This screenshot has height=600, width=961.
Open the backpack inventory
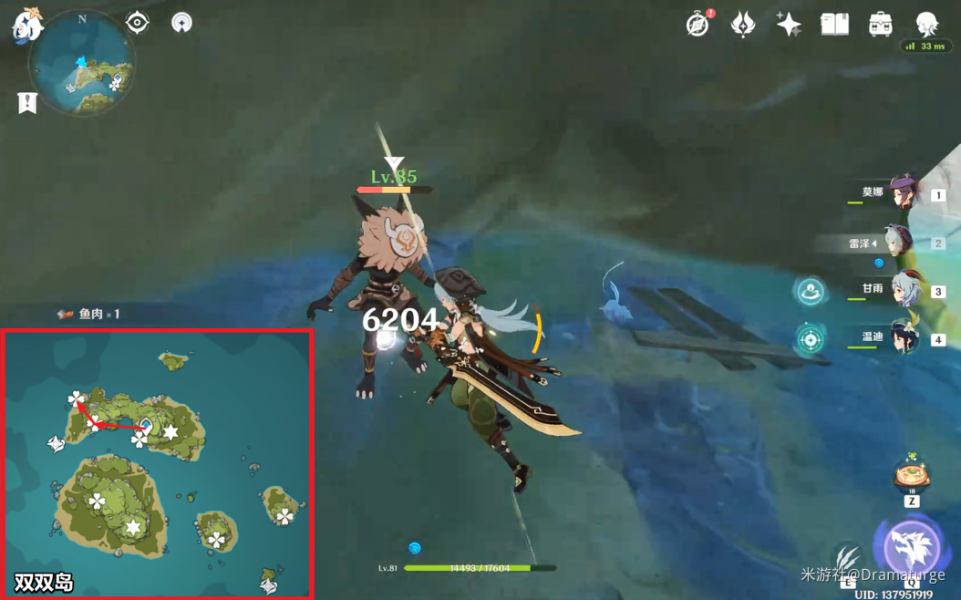click(x=880, y=24)
